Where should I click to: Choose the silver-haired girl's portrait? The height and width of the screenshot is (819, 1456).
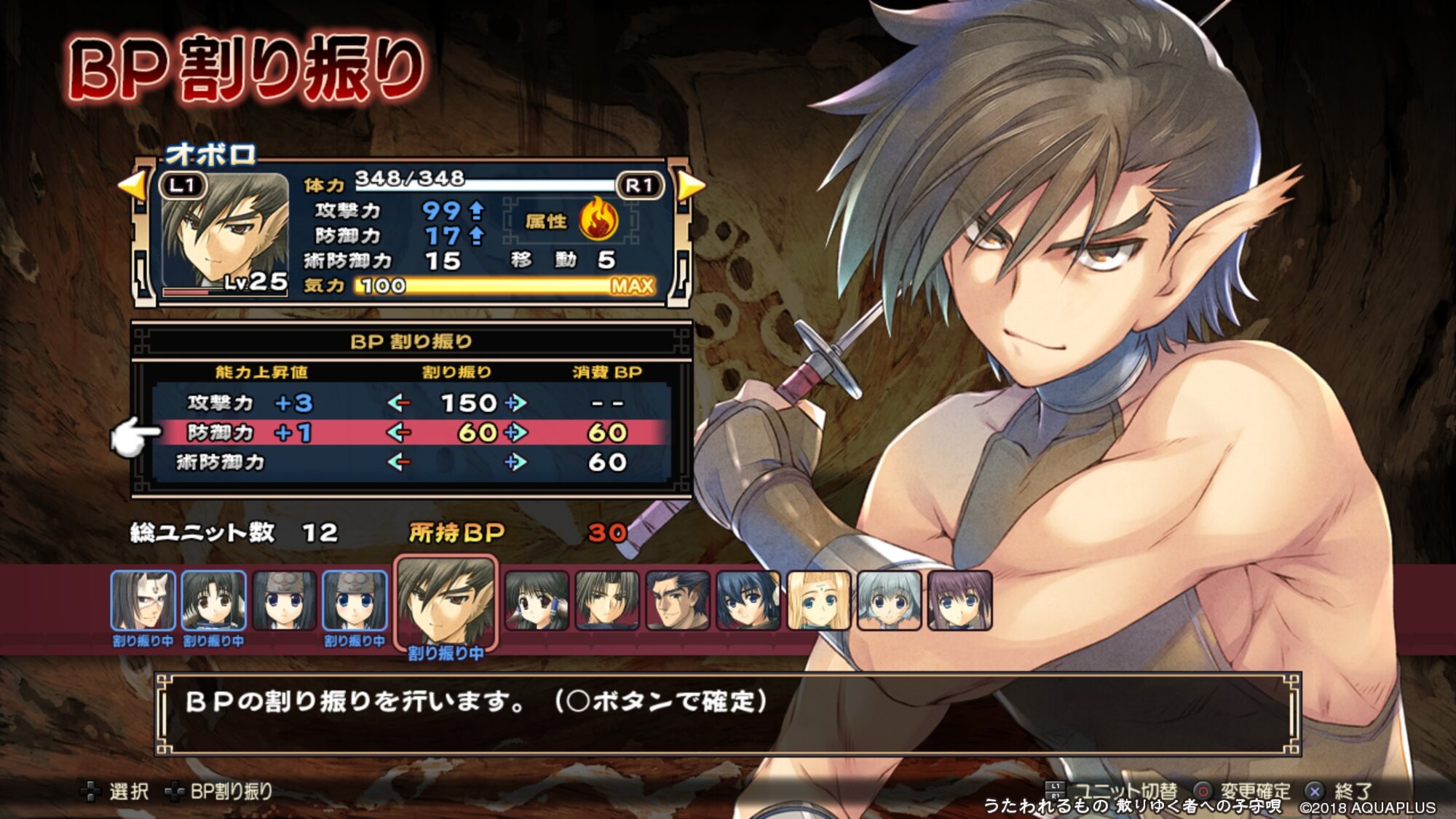click(x=889, y=601)
